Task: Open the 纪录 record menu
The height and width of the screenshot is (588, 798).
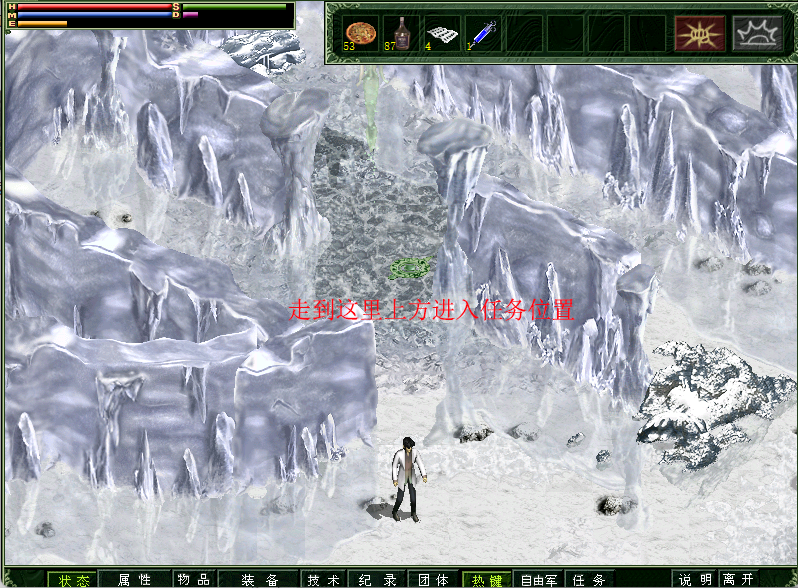Action: coord(377,579)
